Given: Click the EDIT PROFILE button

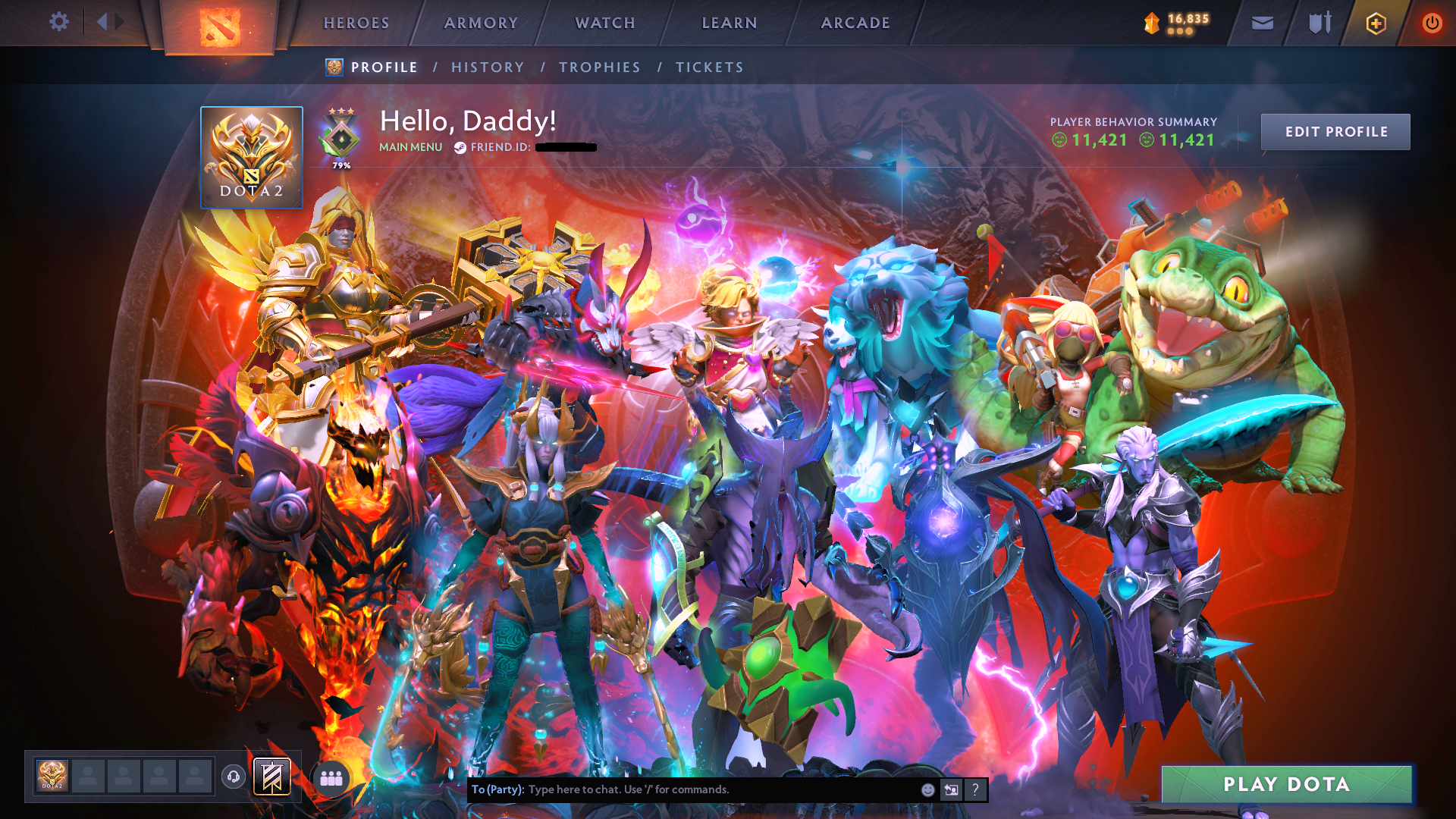Looking at the screenshot, I should point(1335,131).
